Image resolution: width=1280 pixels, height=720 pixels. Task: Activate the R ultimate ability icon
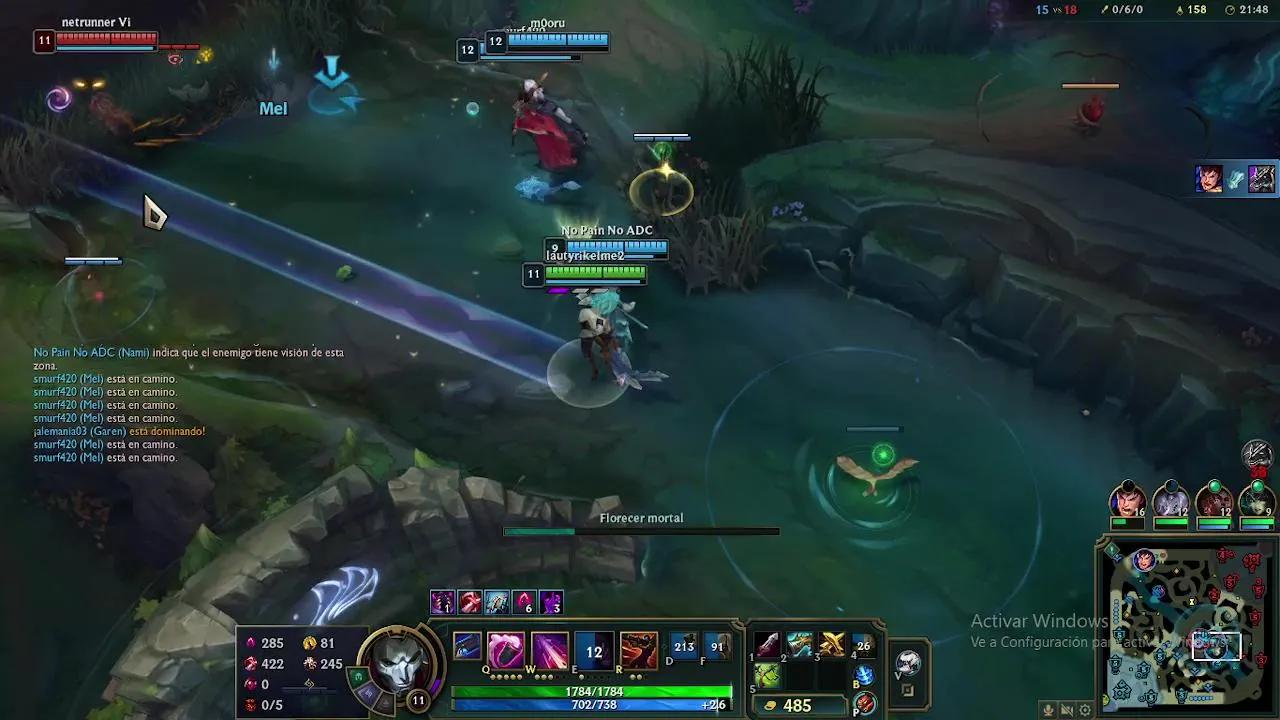pos(639,648)
